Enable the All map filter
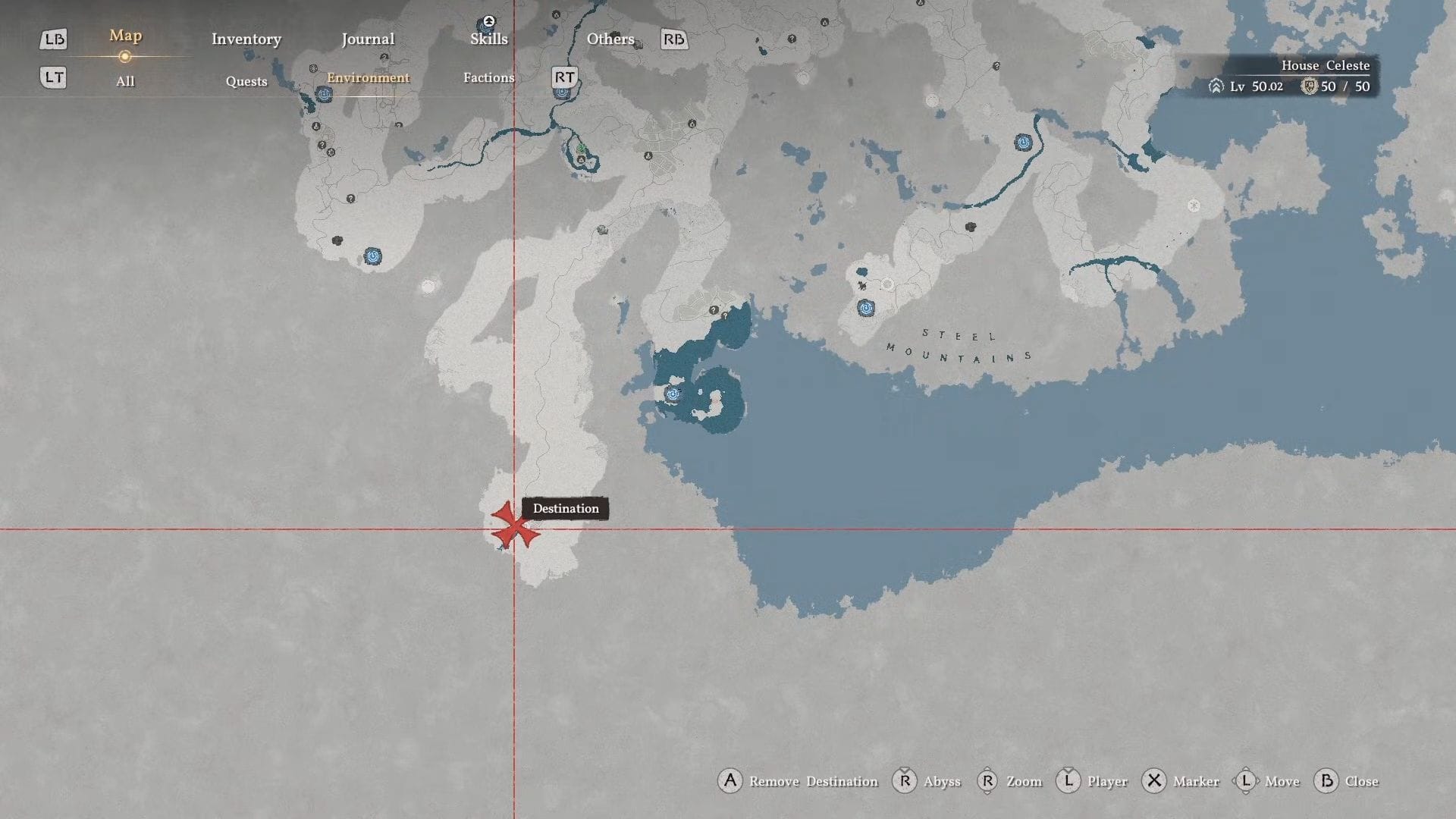 [124, 81]
